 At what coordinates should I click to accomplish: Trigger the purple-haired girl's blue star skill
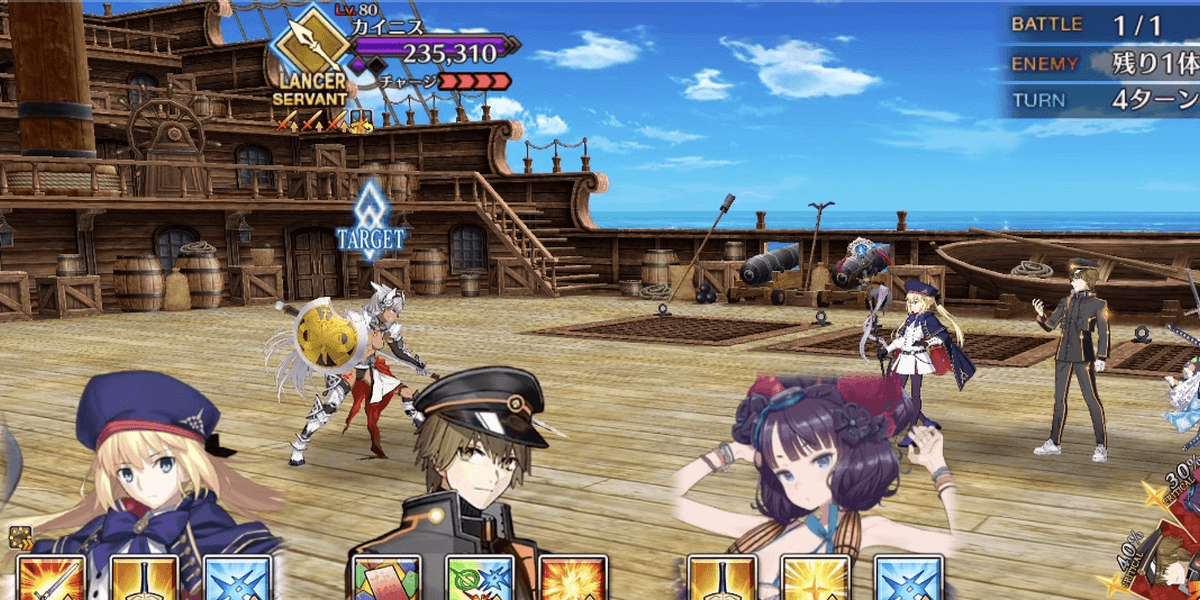coord(908,580)
